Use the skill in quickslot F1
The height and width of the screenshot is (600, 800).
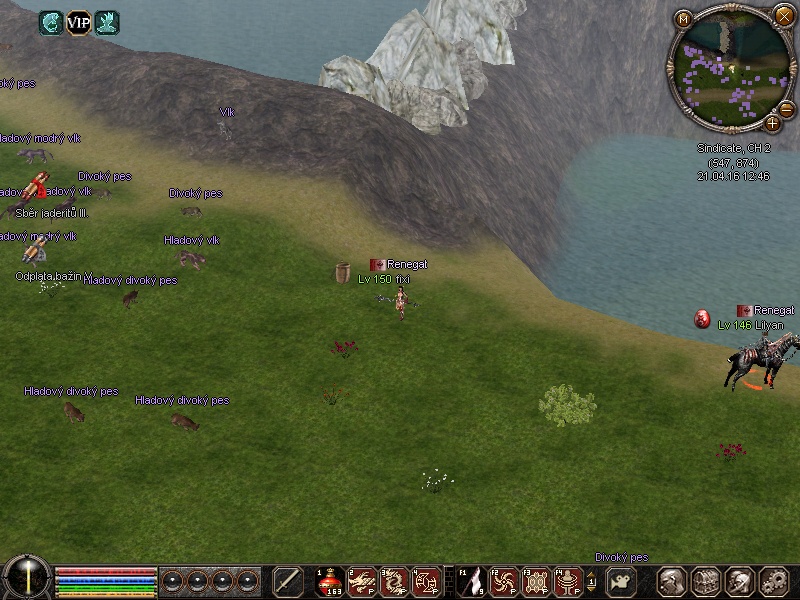(472, 581)
